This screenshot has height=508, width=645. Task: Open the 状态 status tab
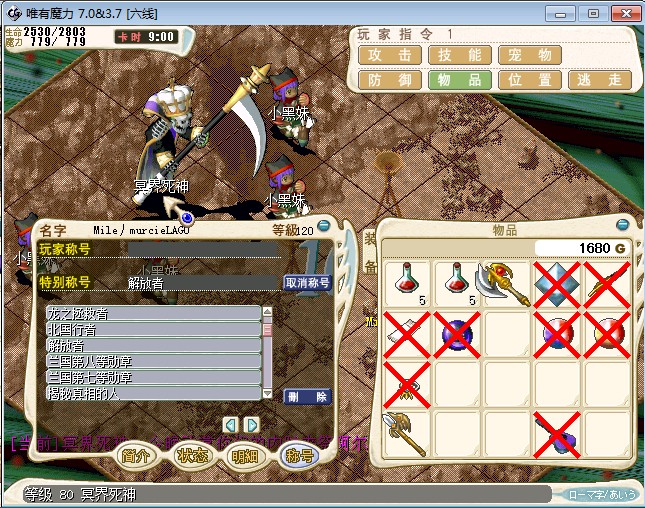coord(191,456)
